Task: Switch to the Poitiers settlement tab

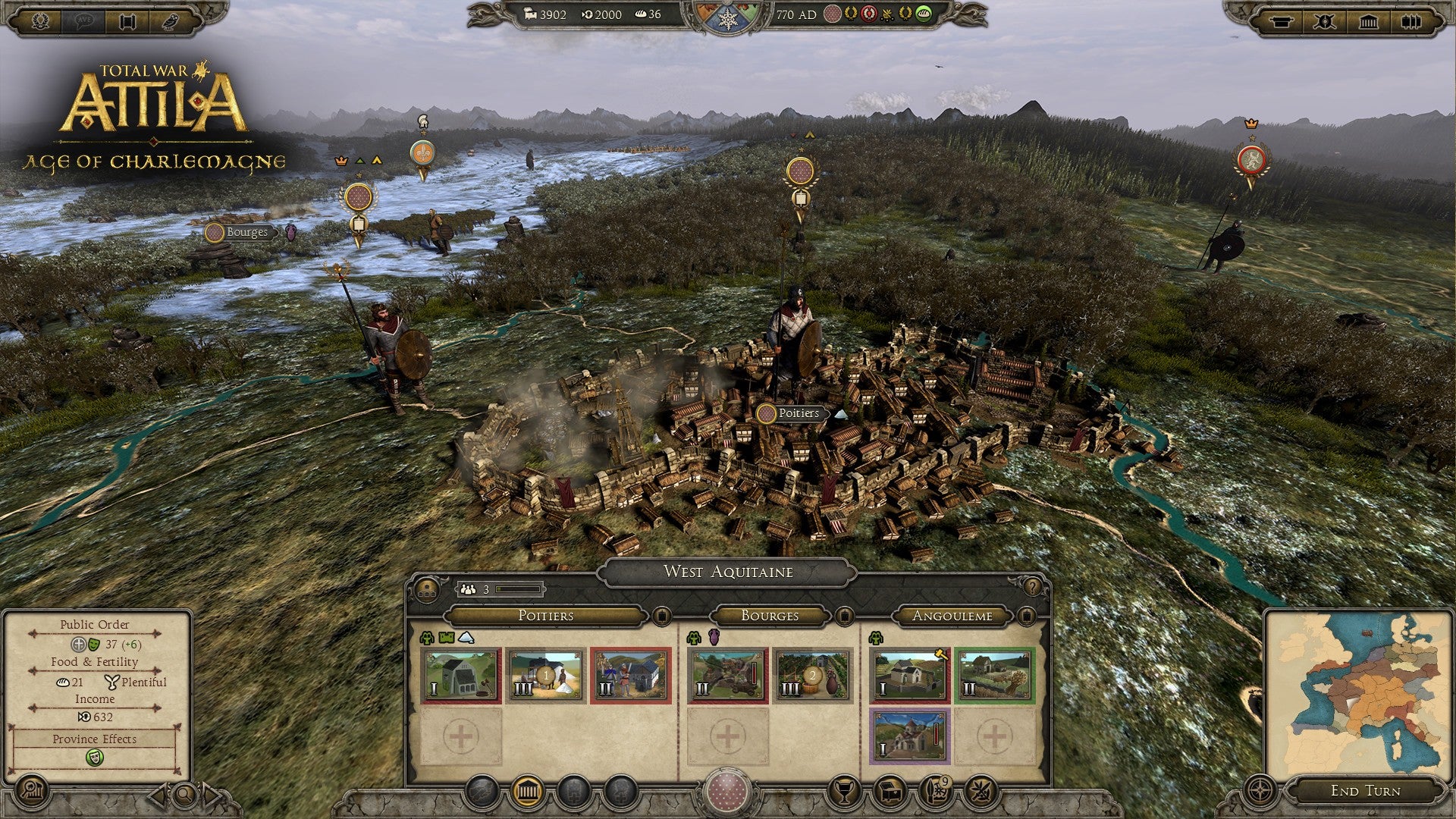Action: [x=546, y=616]
